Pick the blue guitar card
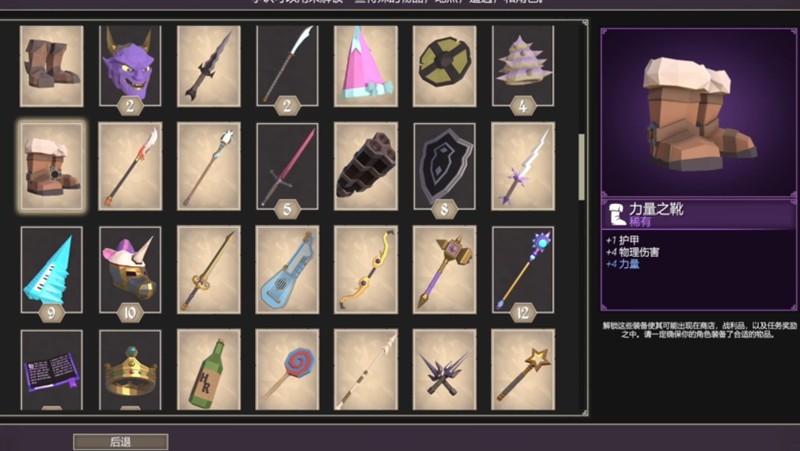 287,268
